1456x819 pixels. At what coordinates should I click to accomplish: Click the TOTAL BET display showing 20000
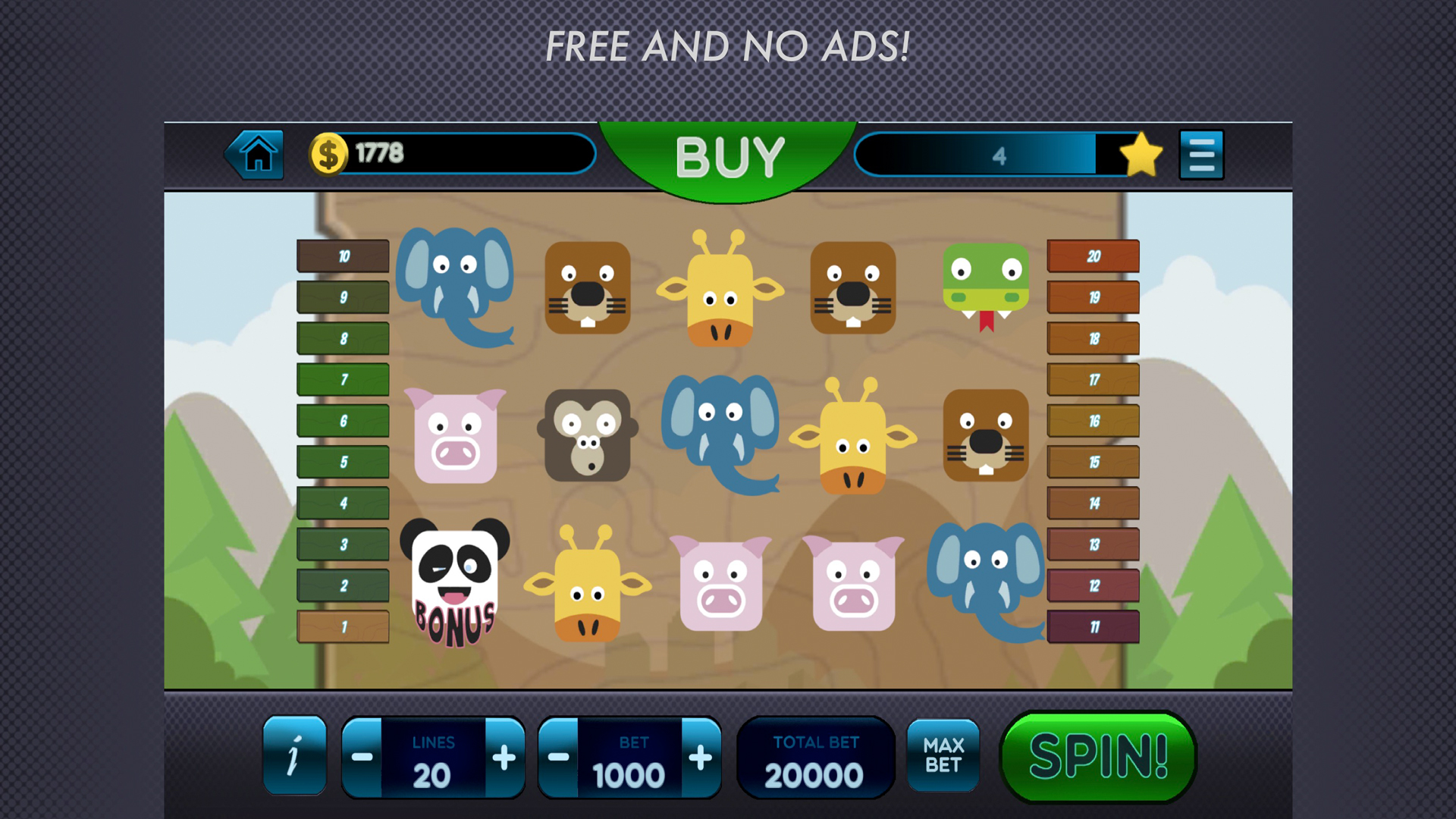[x=816, y=756]
